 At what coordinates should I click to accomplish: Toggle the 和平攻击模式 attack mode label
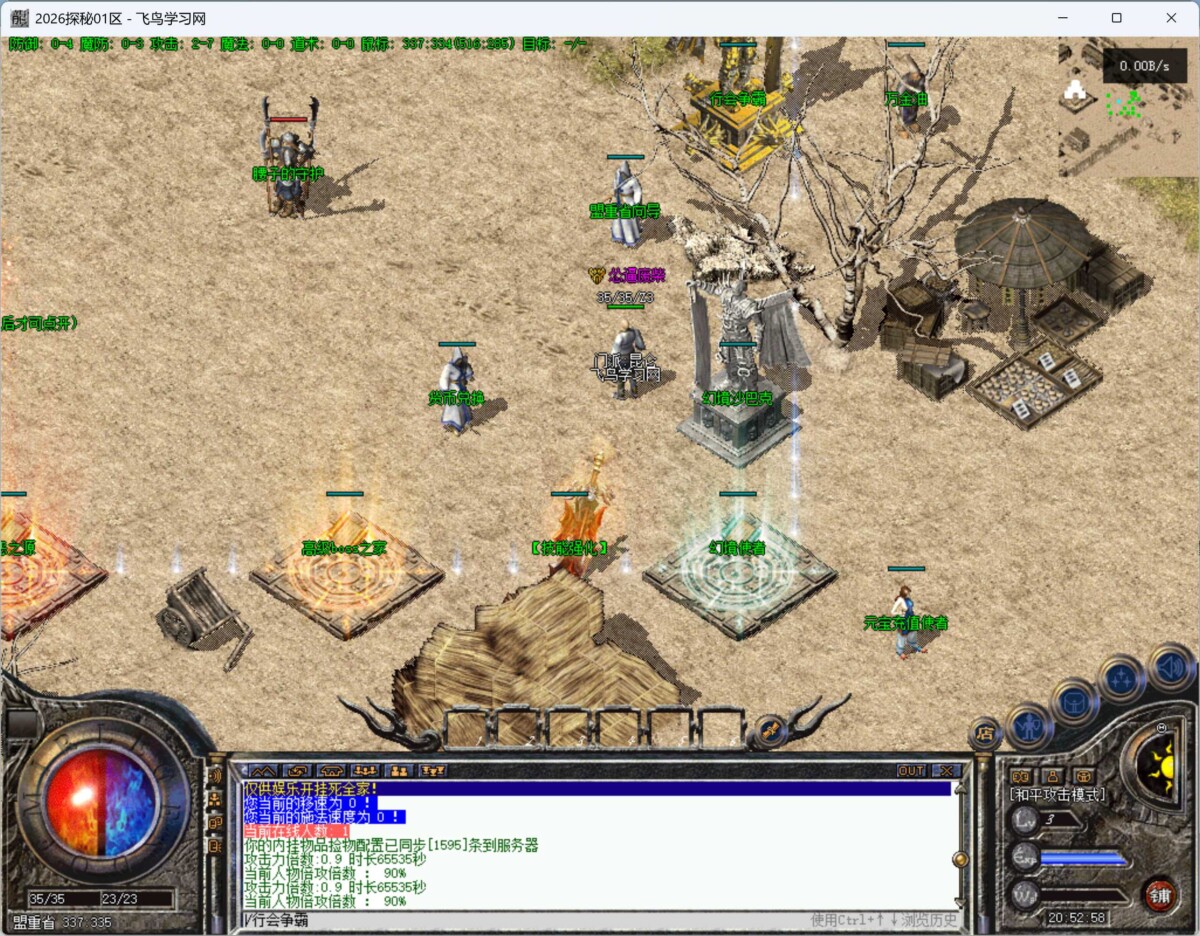pyautogui.click(x=1057, y=795)
